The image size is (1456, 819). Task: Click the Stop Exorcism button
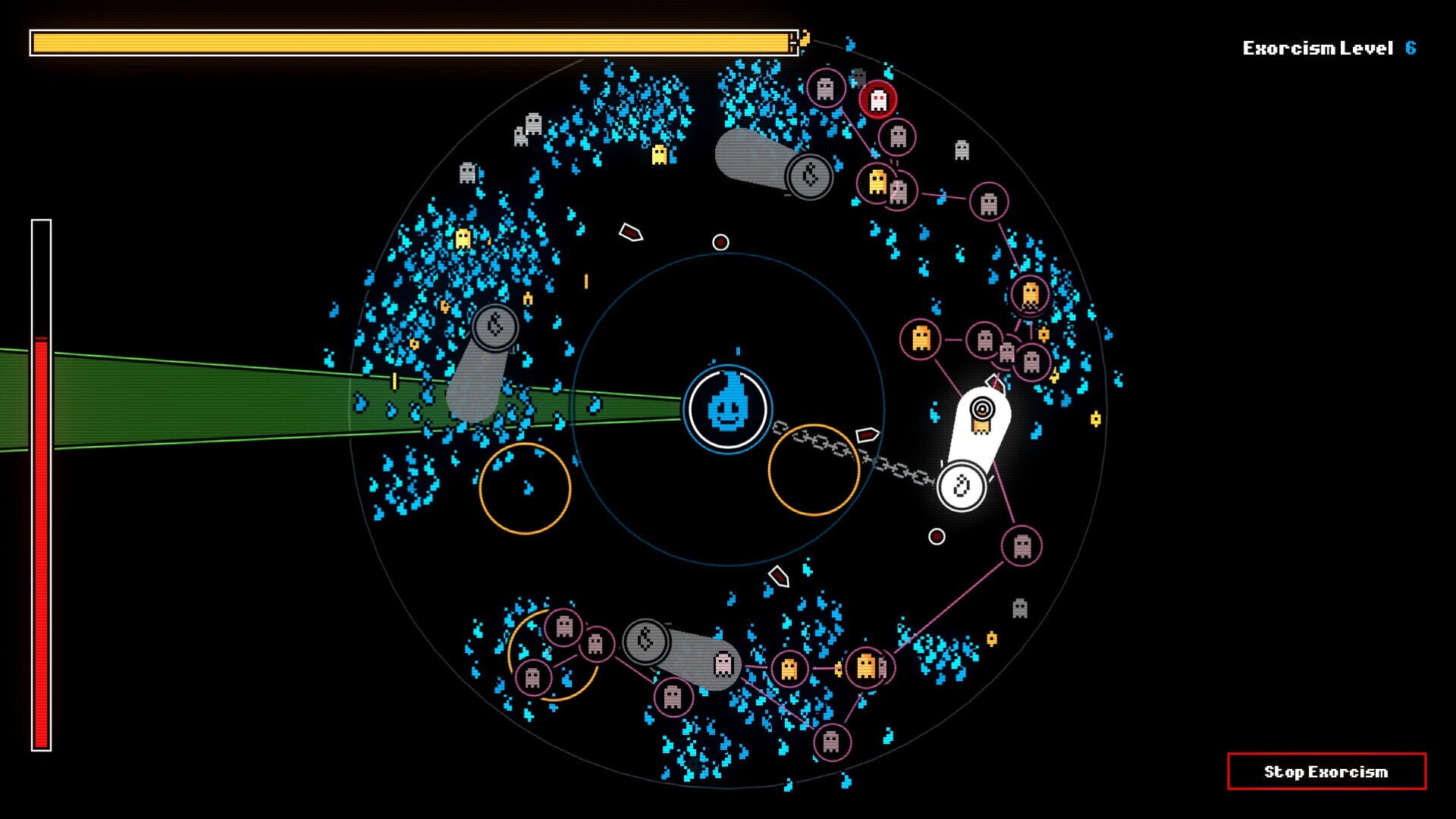(1327, 772)
